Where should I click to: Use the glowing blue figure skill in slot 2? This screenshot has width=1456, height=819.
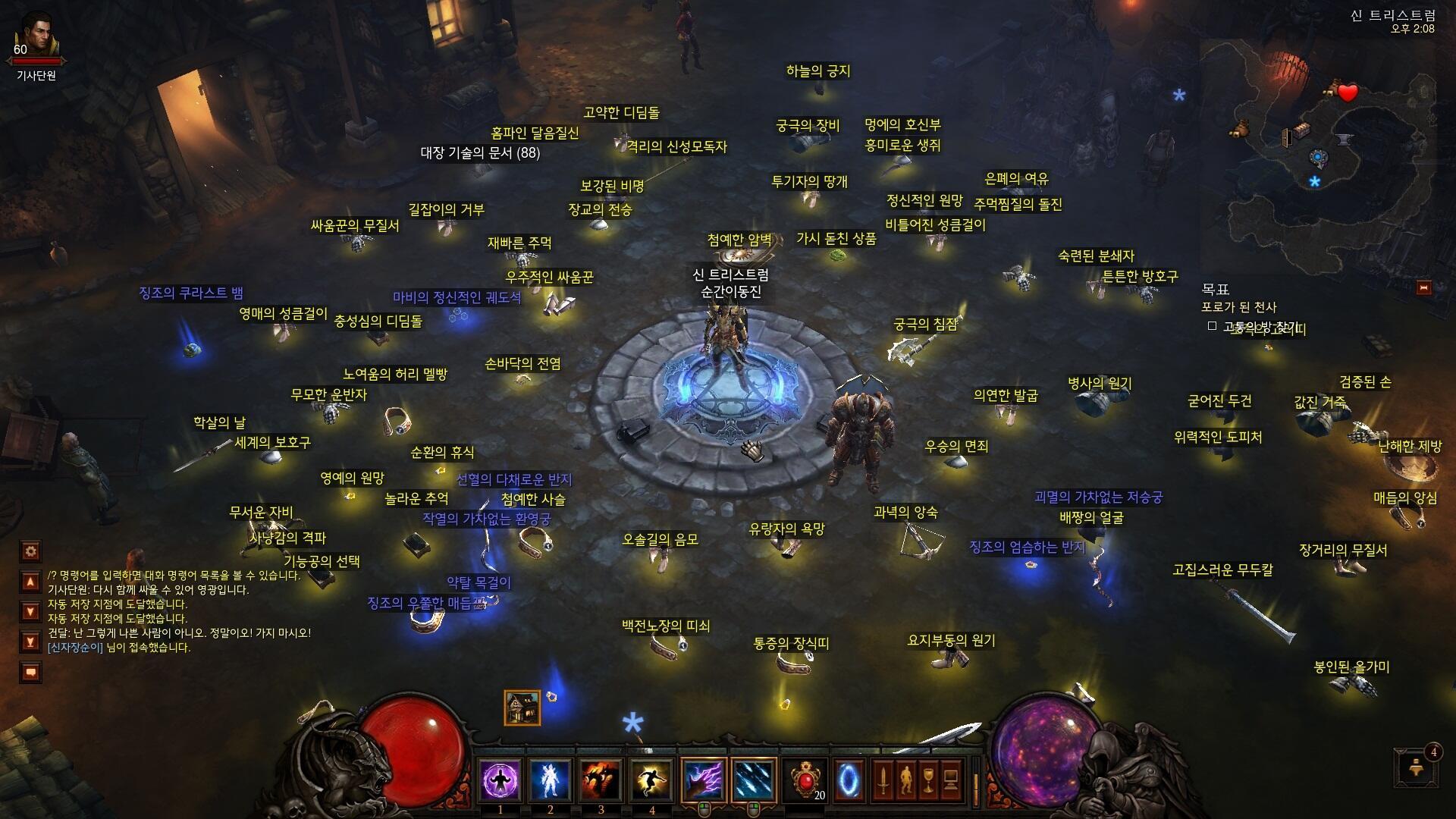coord(551,780)
